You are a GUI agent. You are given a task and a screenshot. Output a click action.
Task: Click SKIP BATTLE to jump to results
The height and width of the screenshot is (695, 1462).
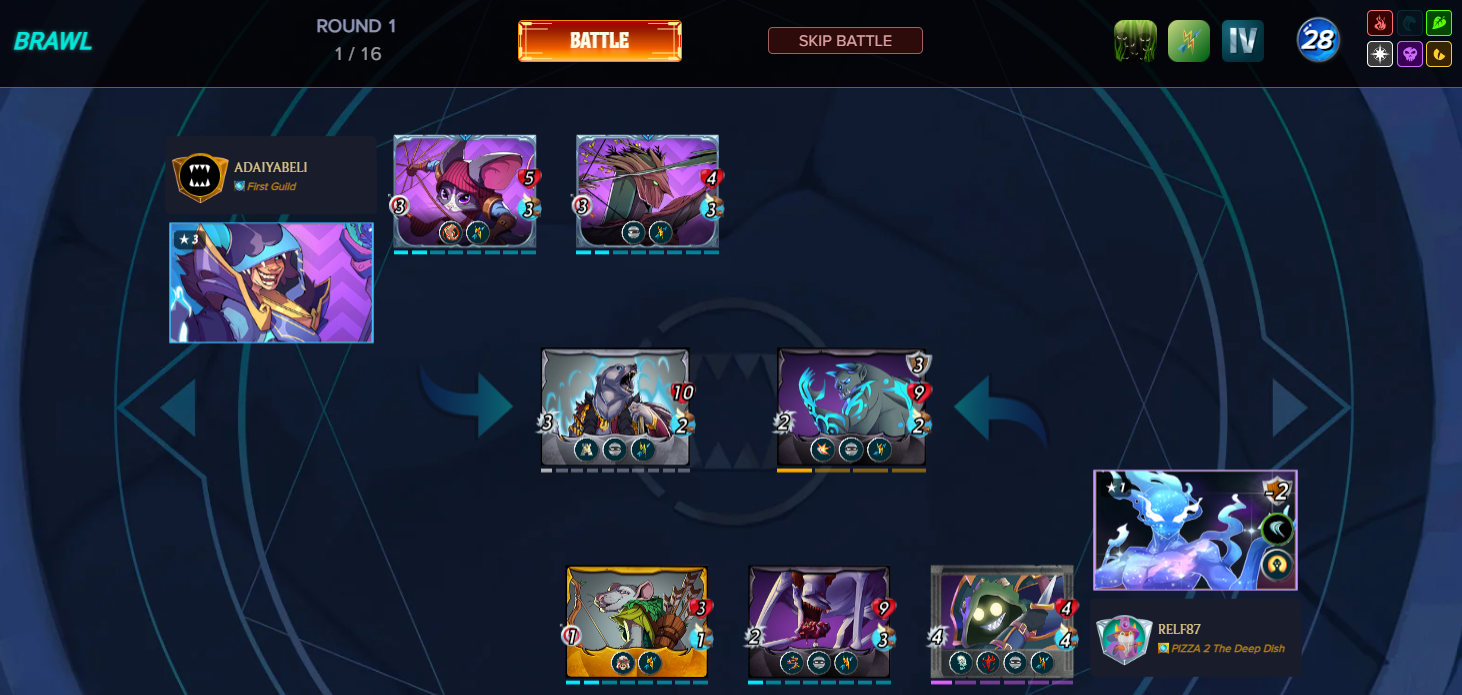pyautogui.click(x=845, y=41)
